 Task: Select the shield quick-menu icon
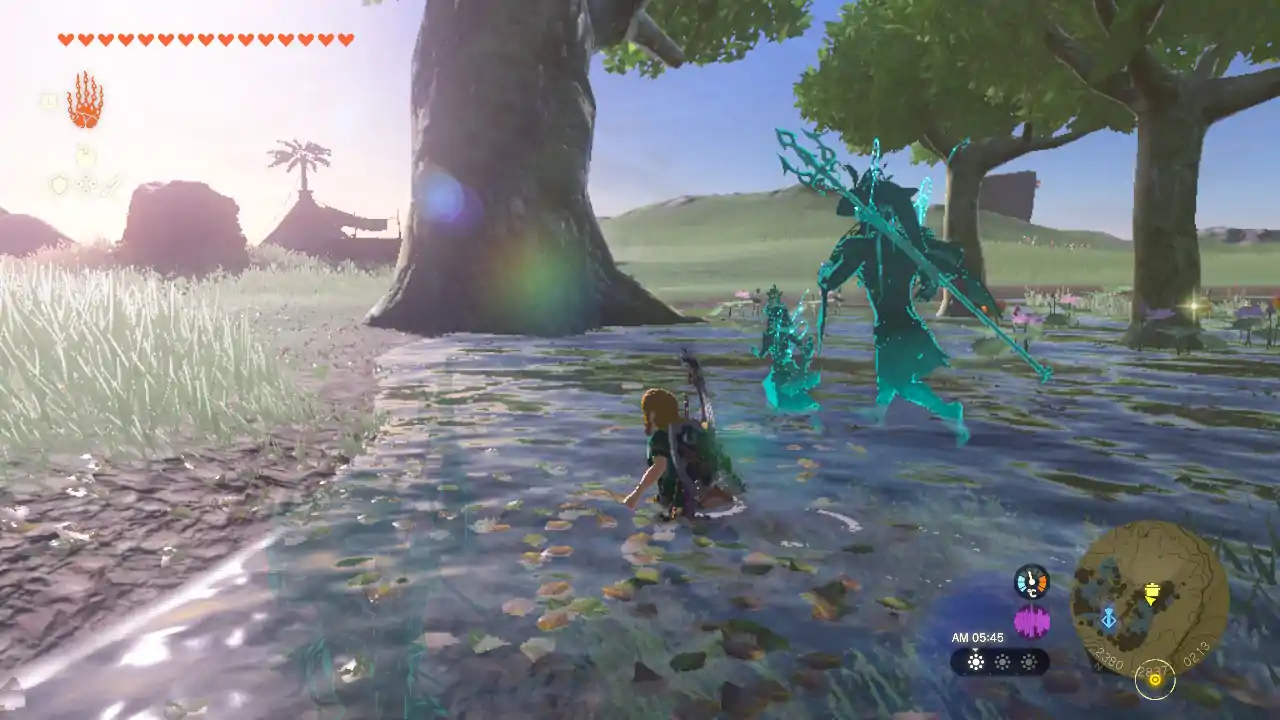click(59, 185)
